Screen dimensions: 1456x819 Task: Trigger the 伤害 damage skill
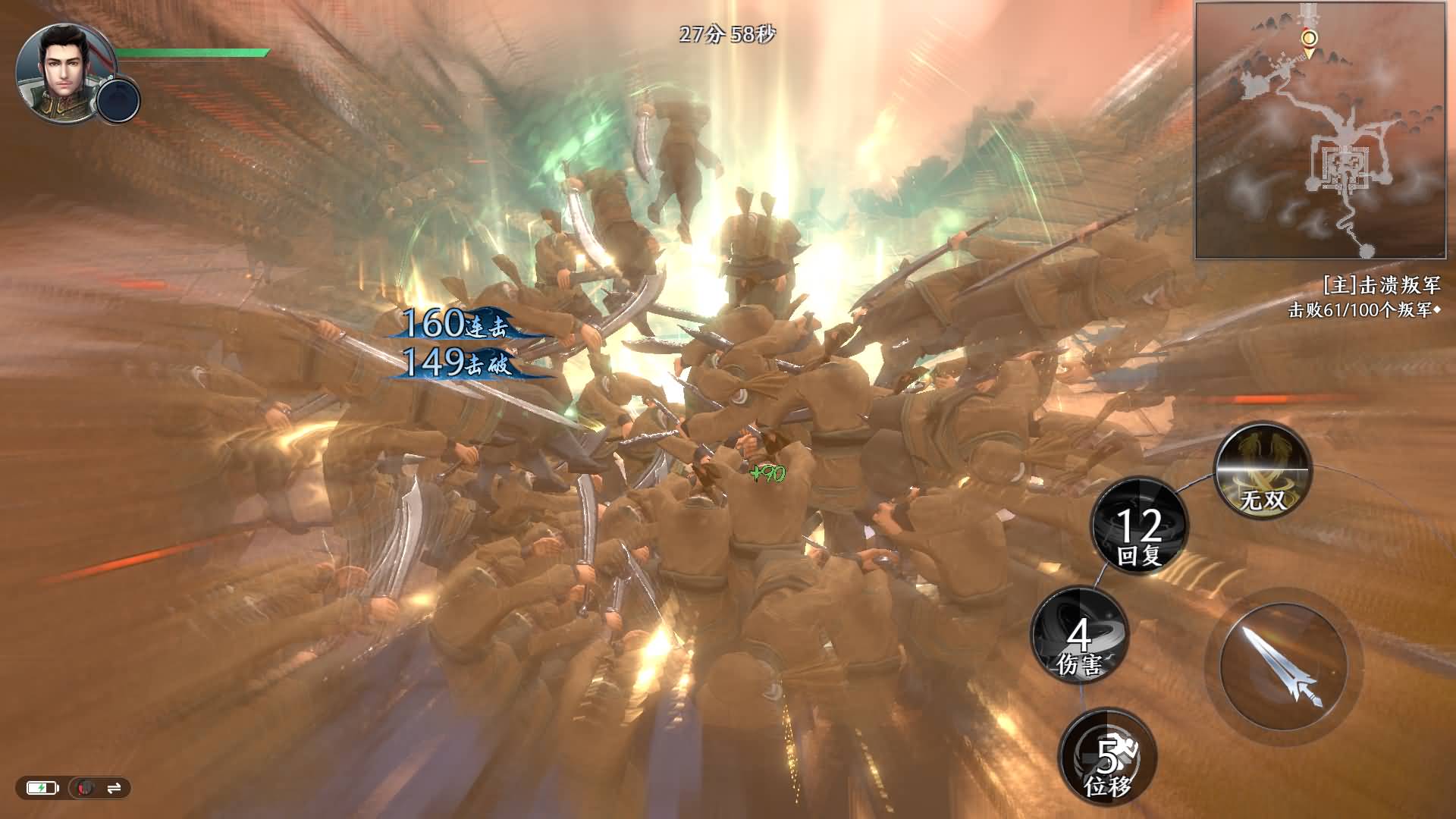click(1080, 635)
